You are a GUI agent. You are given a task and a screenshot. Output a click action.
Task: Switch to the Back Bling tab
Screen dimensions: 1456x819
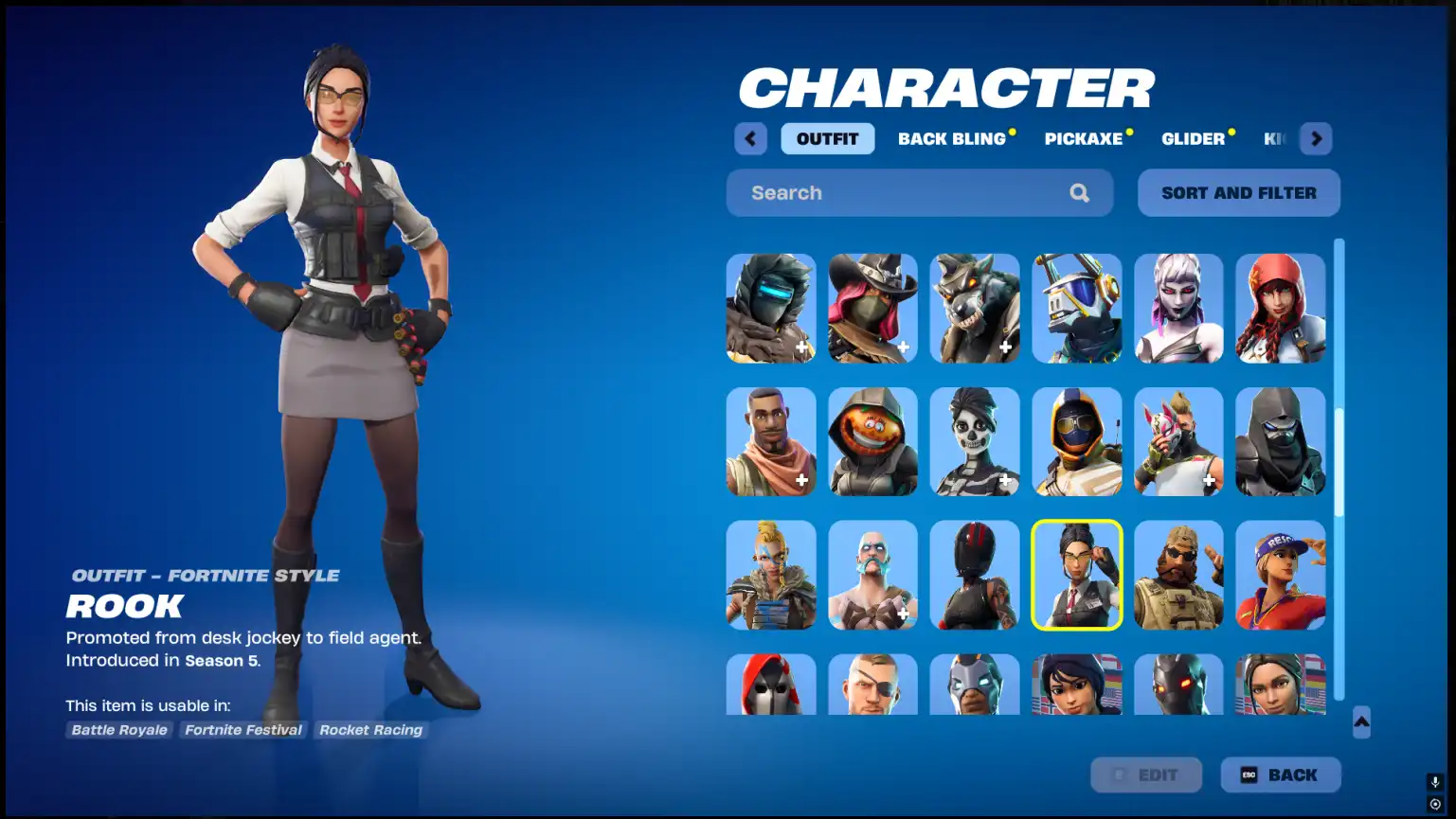(x=951, y=139)
